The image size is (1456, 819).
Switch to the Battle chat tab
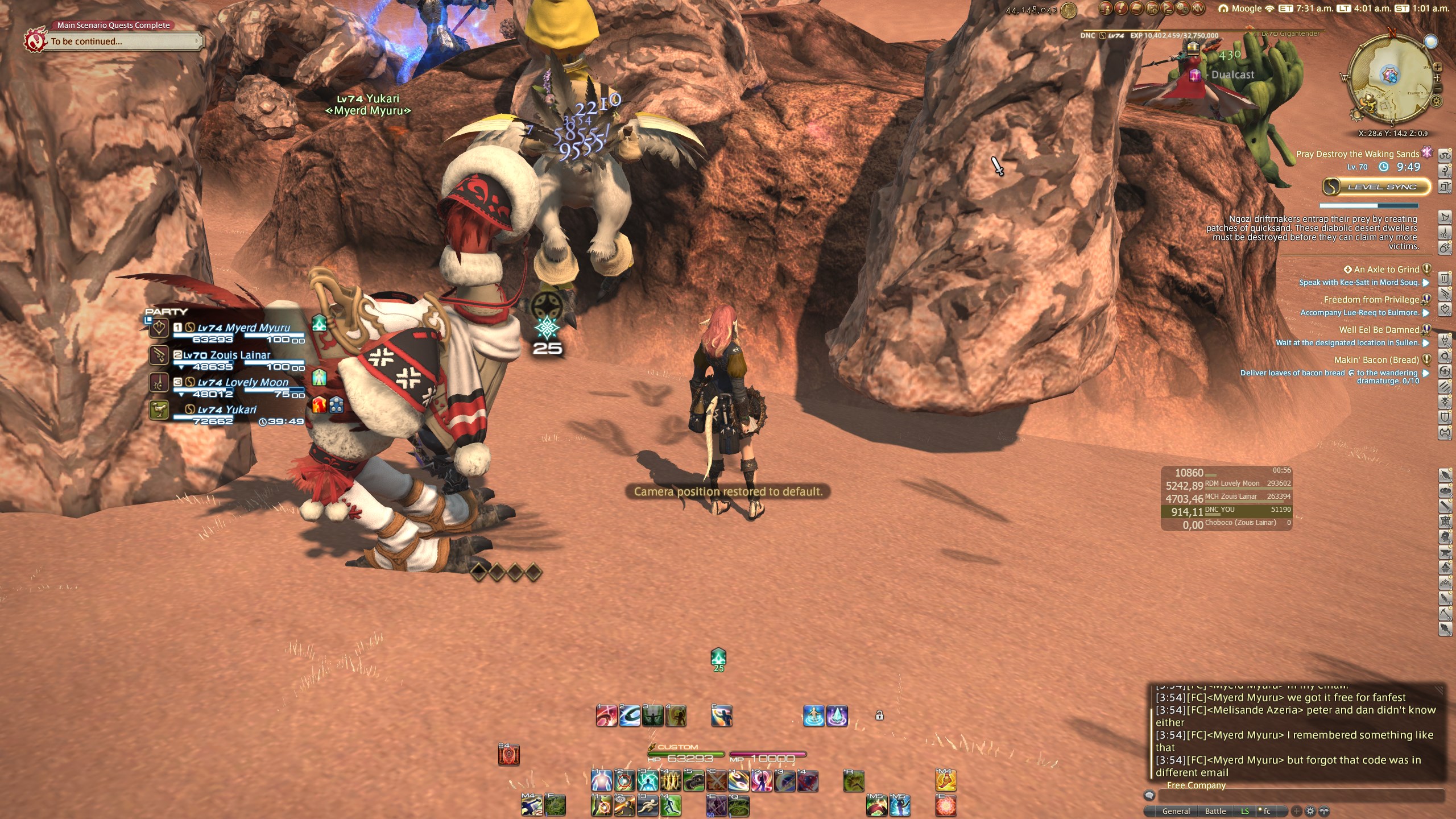click(1215, 811)
